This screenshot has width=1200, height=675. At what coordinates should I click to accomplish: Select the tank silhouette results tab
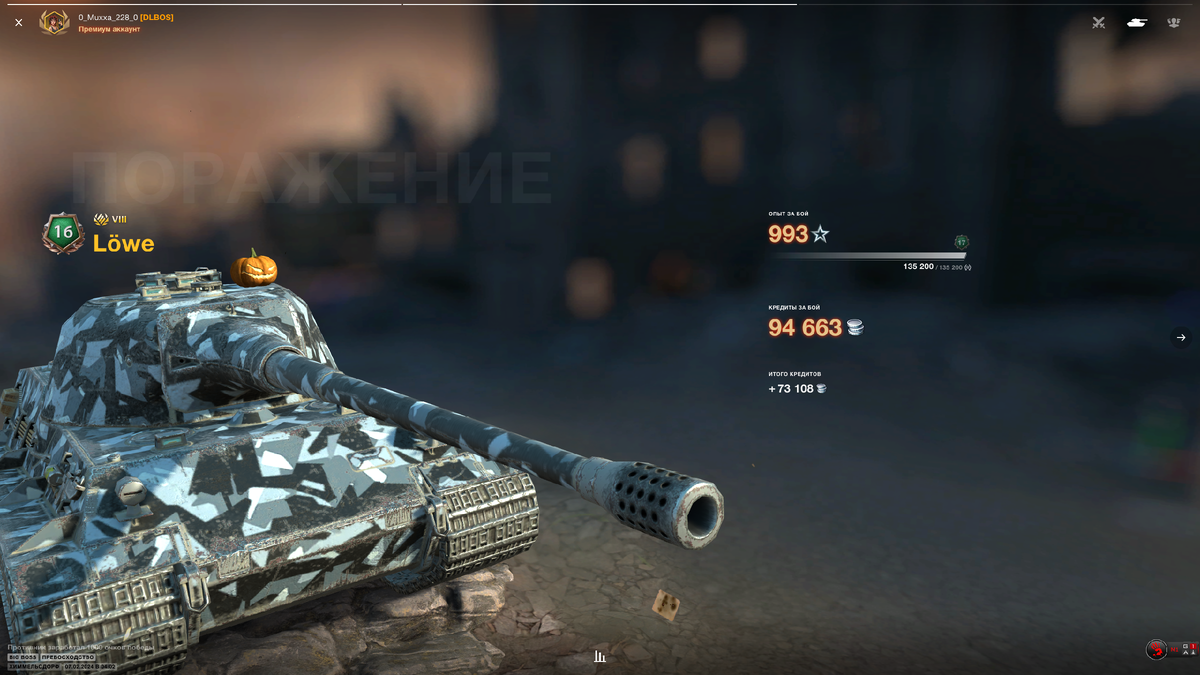coord(1136,22)
